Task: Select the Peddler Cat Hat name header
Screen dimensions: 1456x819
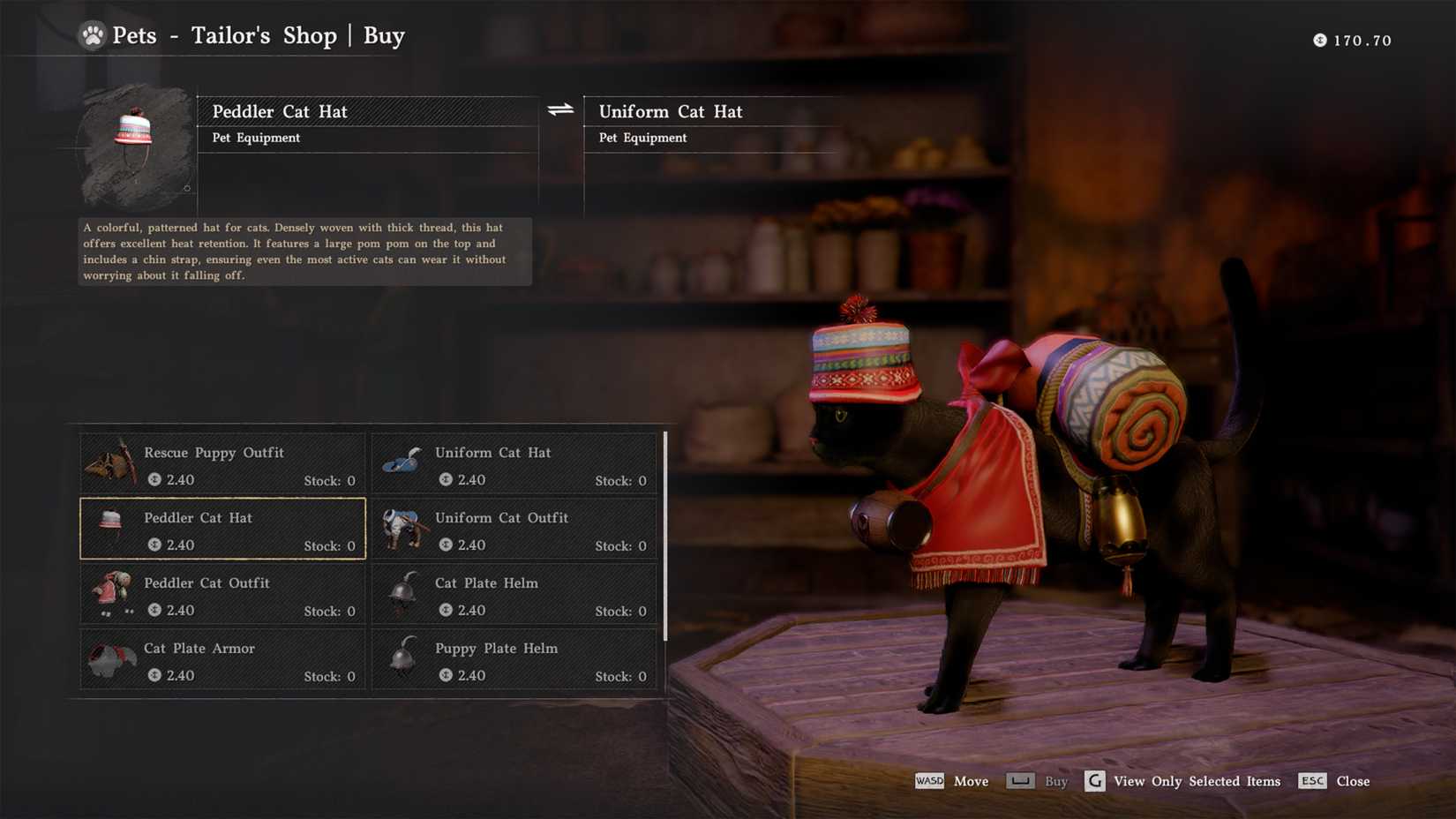Action: (x=280, y=111)
